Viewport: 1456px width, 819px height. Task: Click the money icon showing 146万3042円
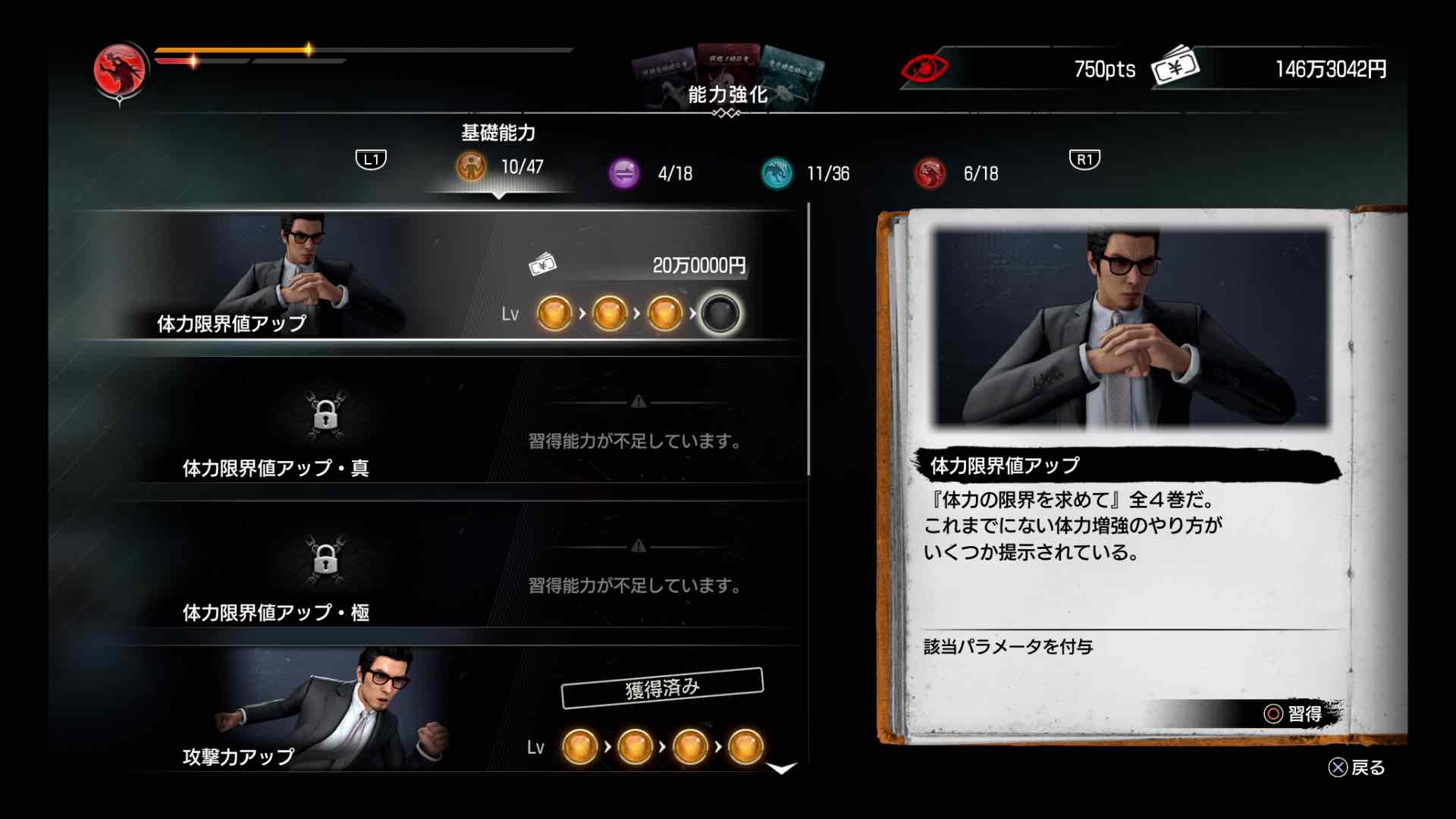[1176, 68]
